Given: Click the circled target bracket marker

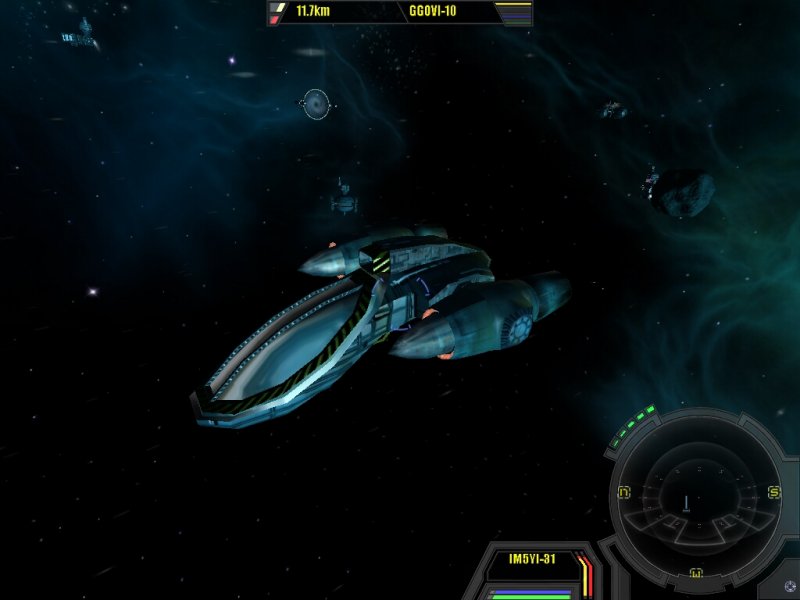Looking at the screenshot, I should point(316,103).
